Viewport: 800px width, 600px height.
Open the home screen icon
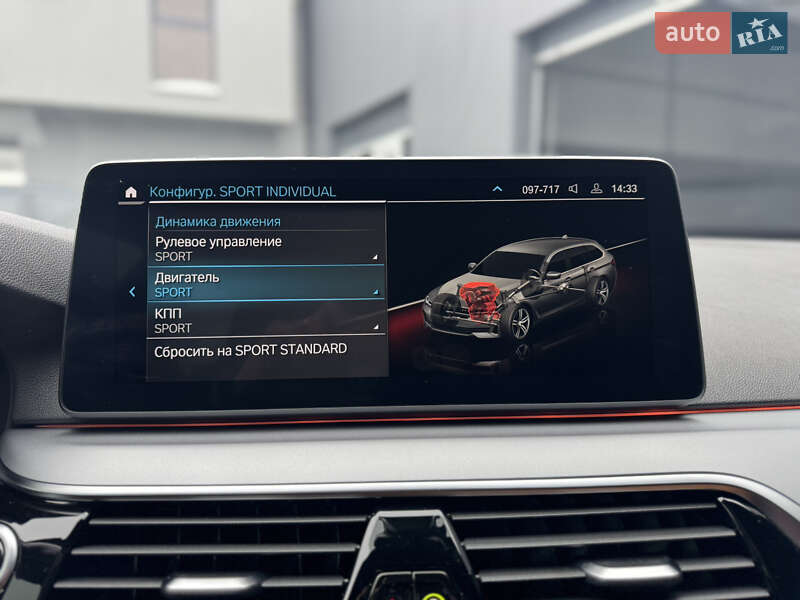[x=130, y=191]
